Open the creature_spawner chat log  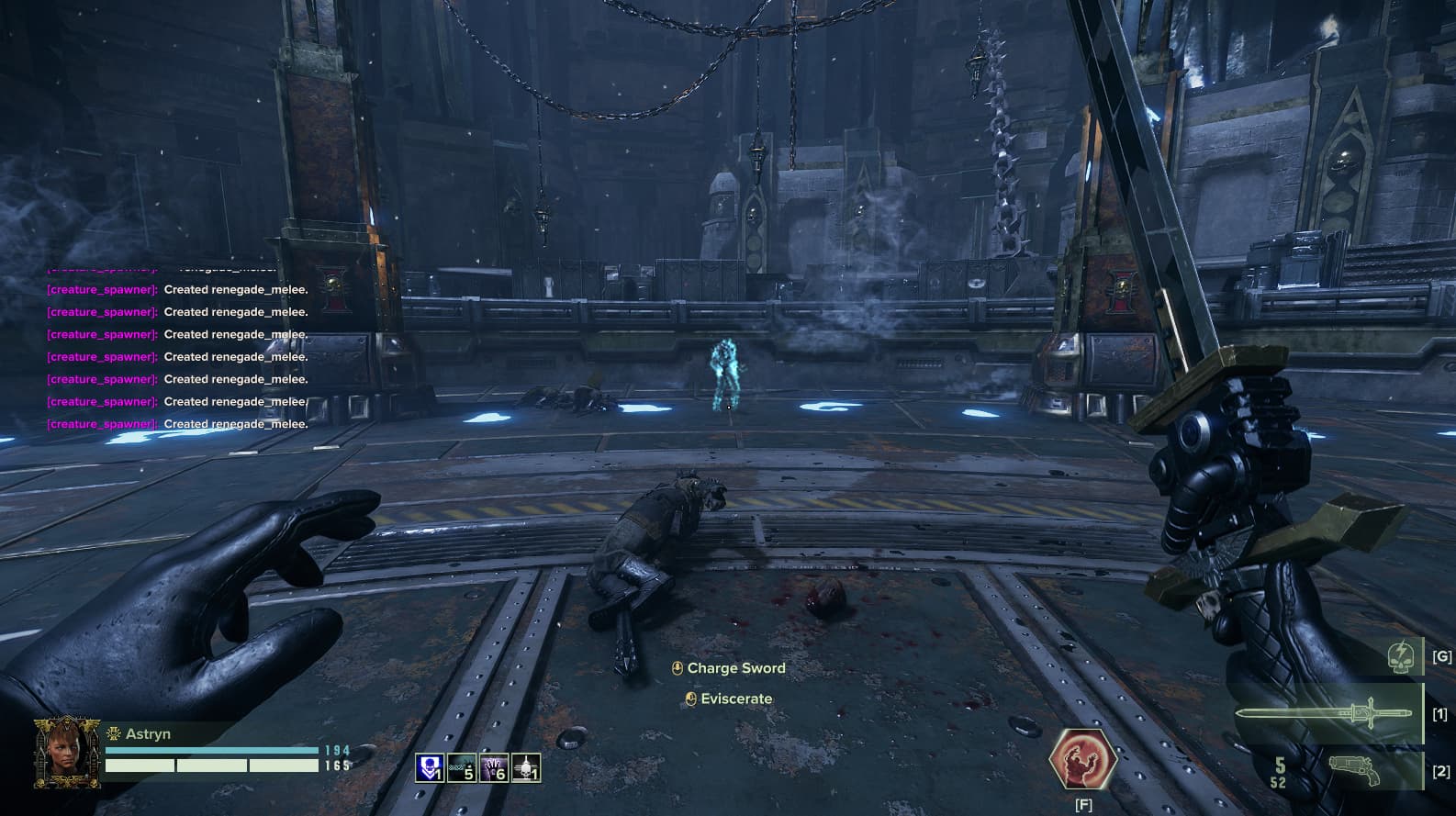coord(177,356)
